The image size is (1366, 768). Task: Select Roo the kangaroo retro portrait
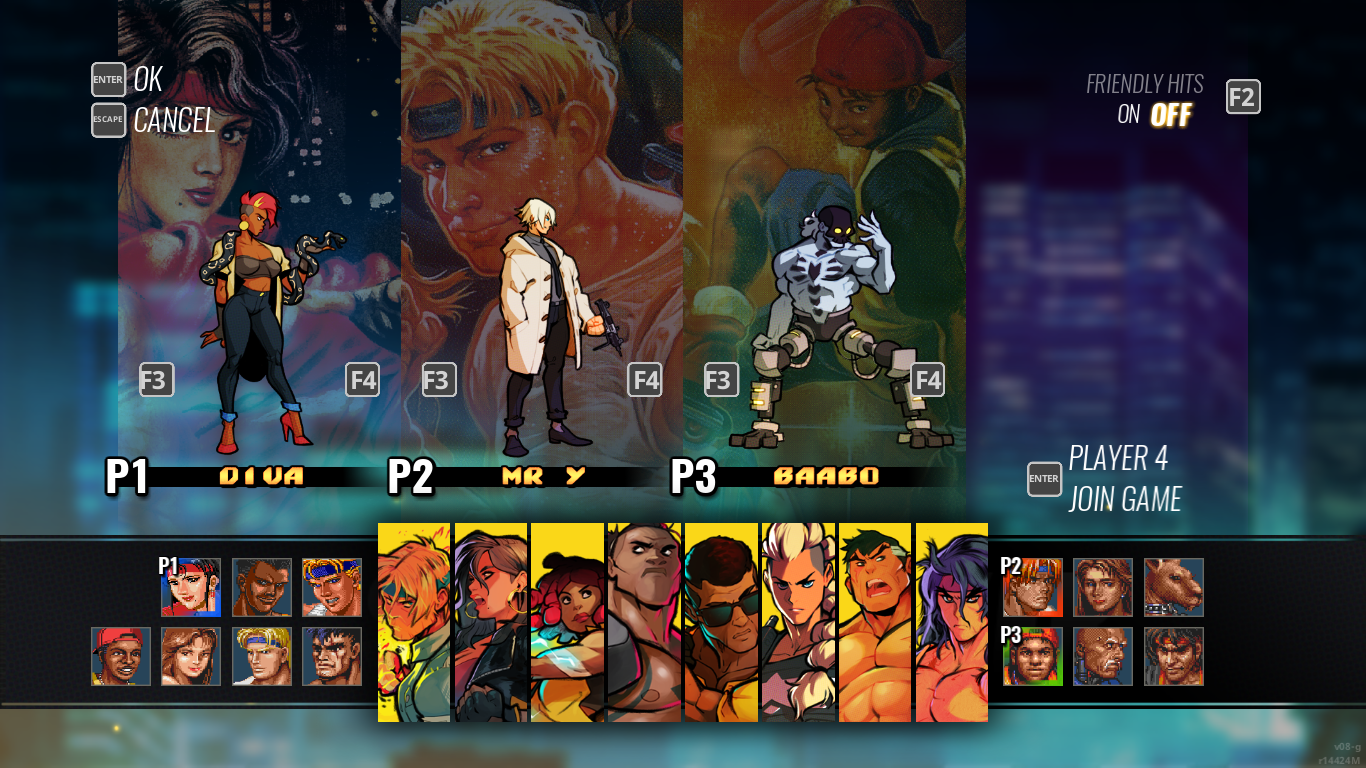point(1173,588)
